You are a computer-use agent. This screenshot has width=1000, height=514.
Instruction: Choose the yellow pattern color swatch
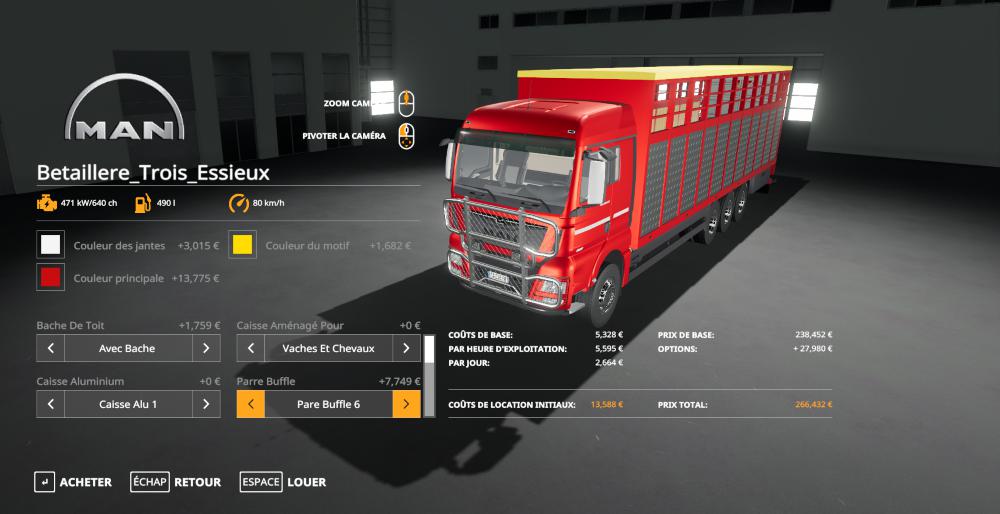(243, 245)
